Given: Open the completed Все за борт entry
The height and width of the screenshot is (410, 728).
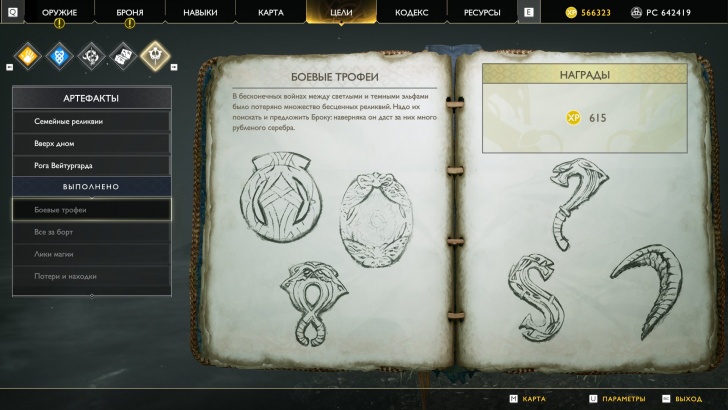Looking at the screenshot, I should click(91, 232).
